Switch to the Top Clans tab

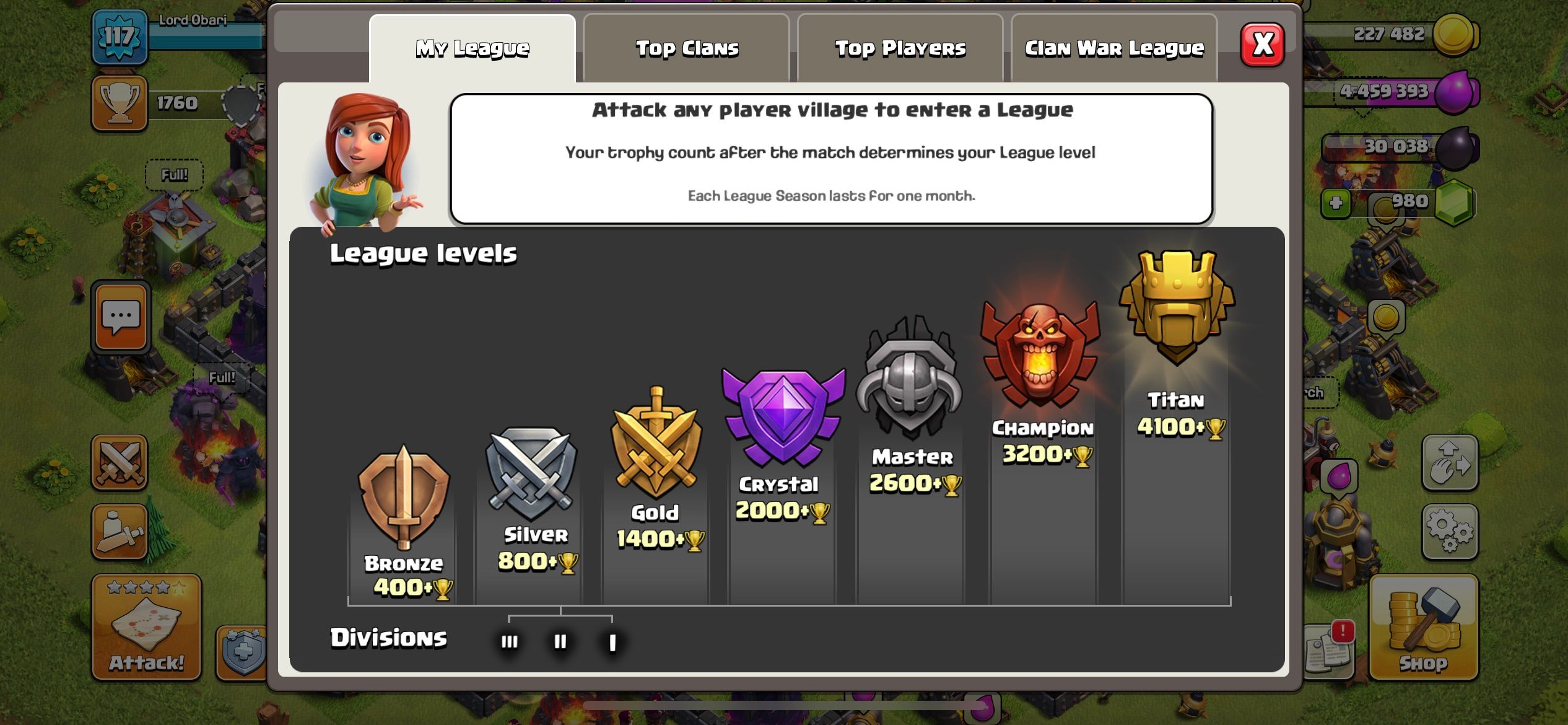click(686, 48)
